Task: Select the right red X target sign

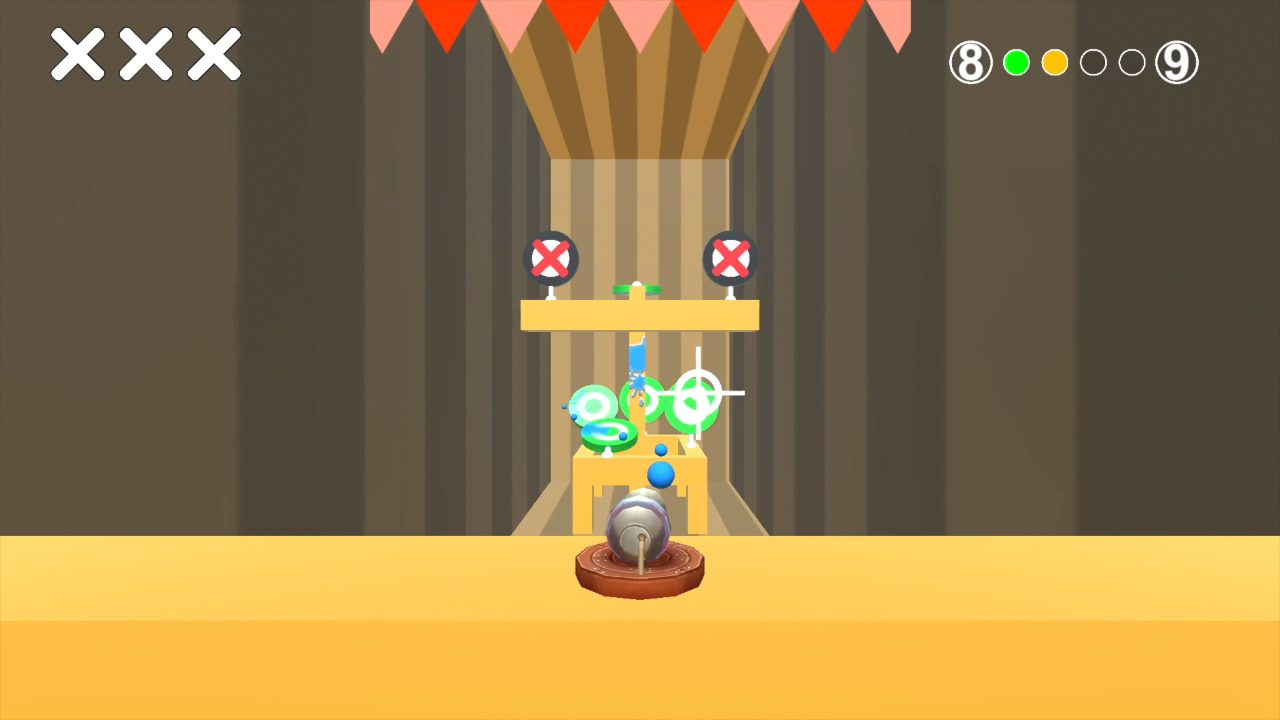Action: (729, 258)
